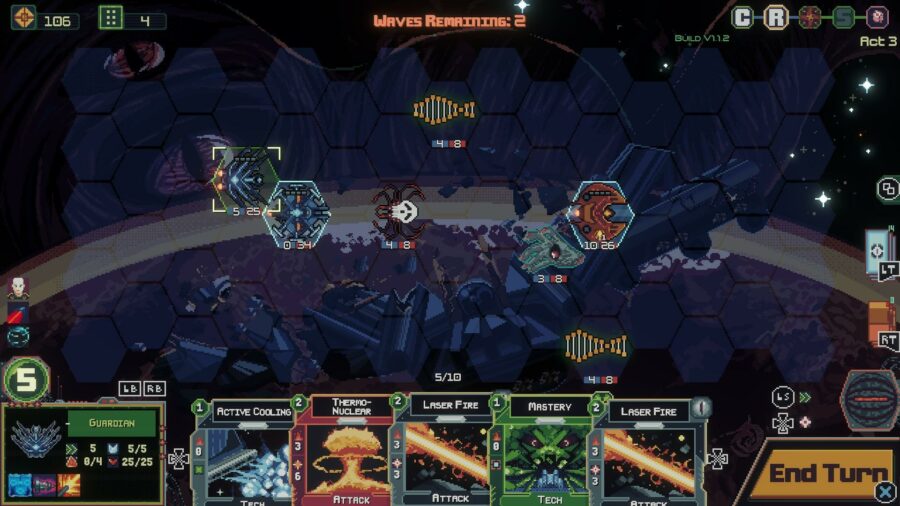This screenshot has height=506, width=900.
Task: Click the green energy counter orb
Action: coord(27,380)
